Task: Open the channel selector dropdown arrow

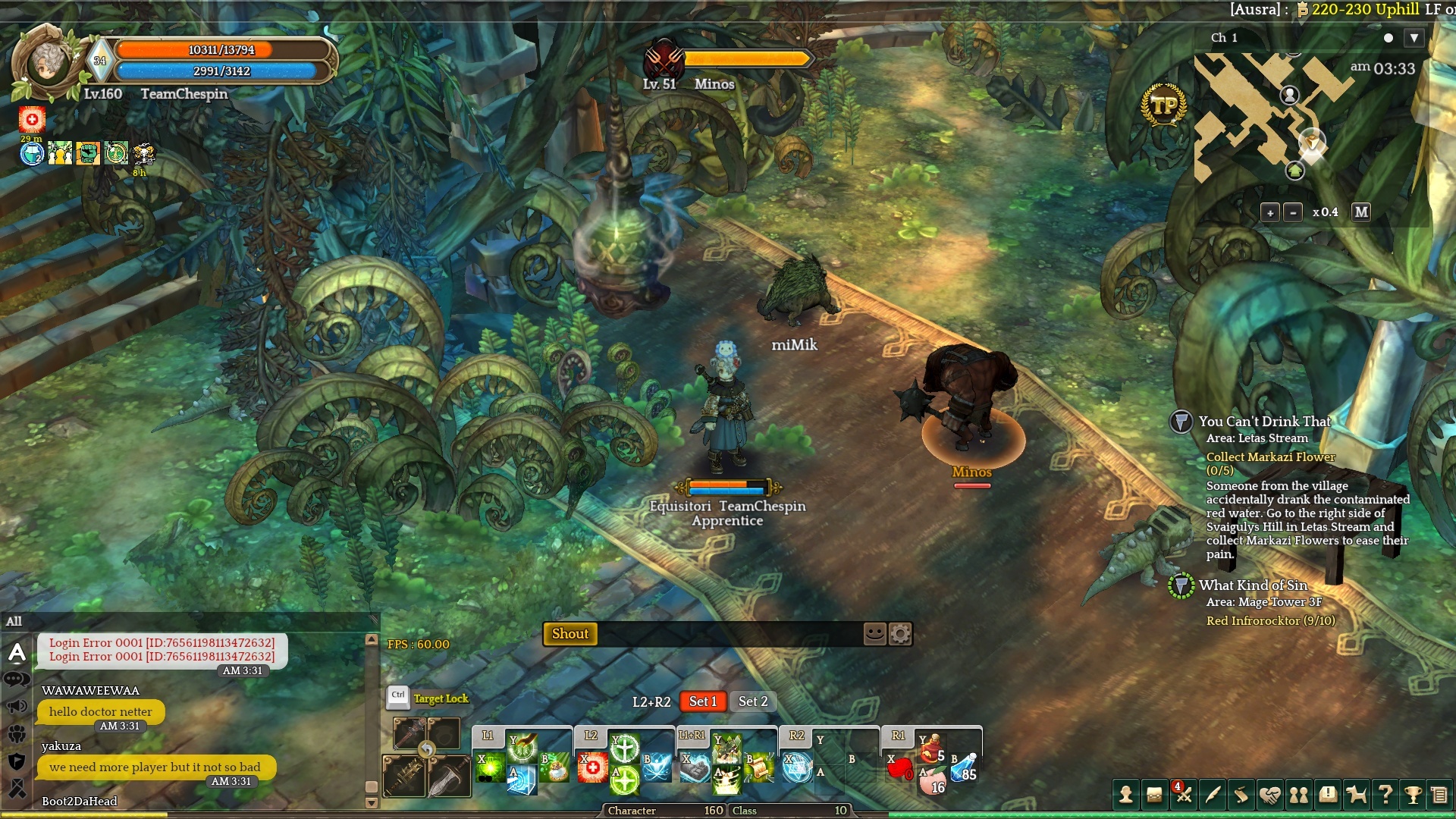Action: tap(1414, 38)
